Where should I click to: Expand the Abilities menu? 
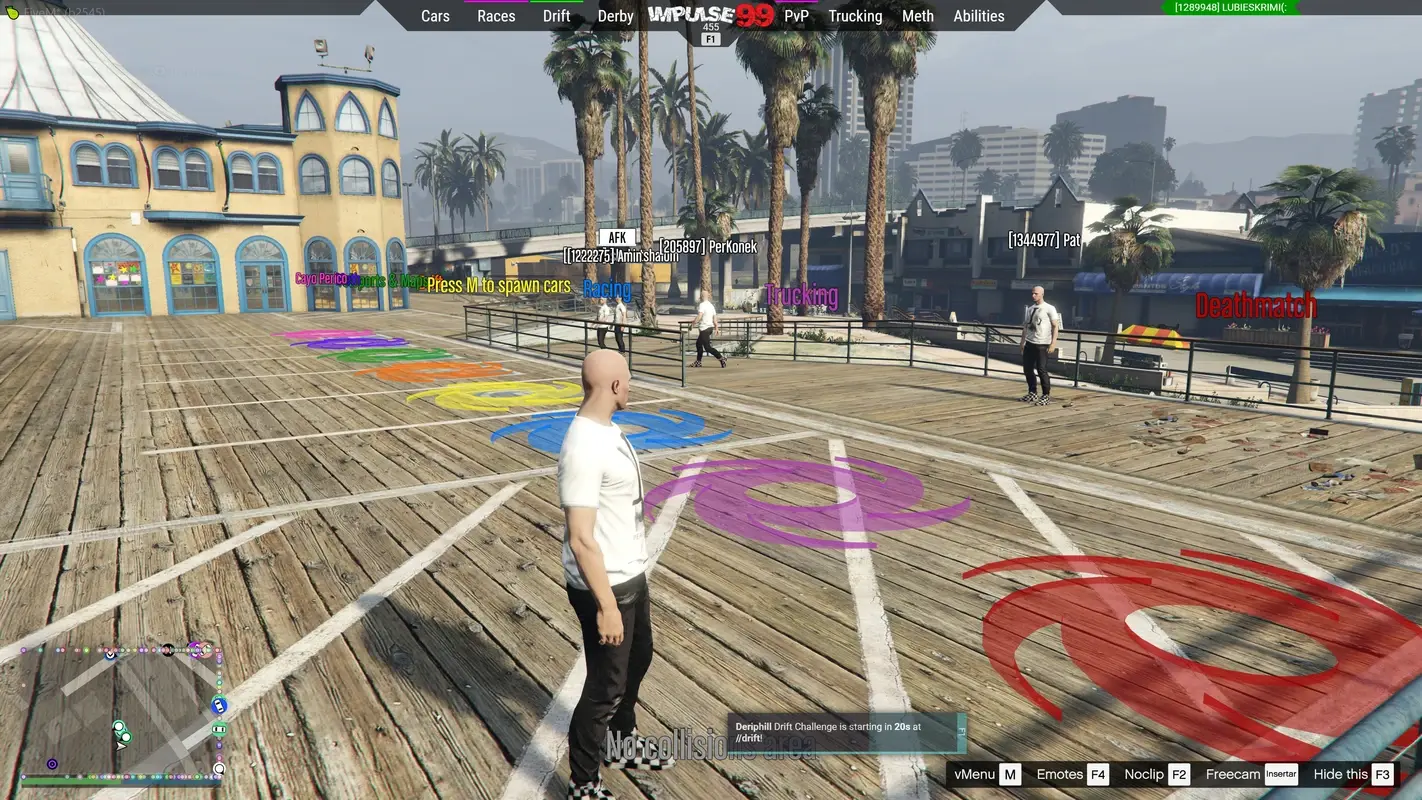coord(978,16)
